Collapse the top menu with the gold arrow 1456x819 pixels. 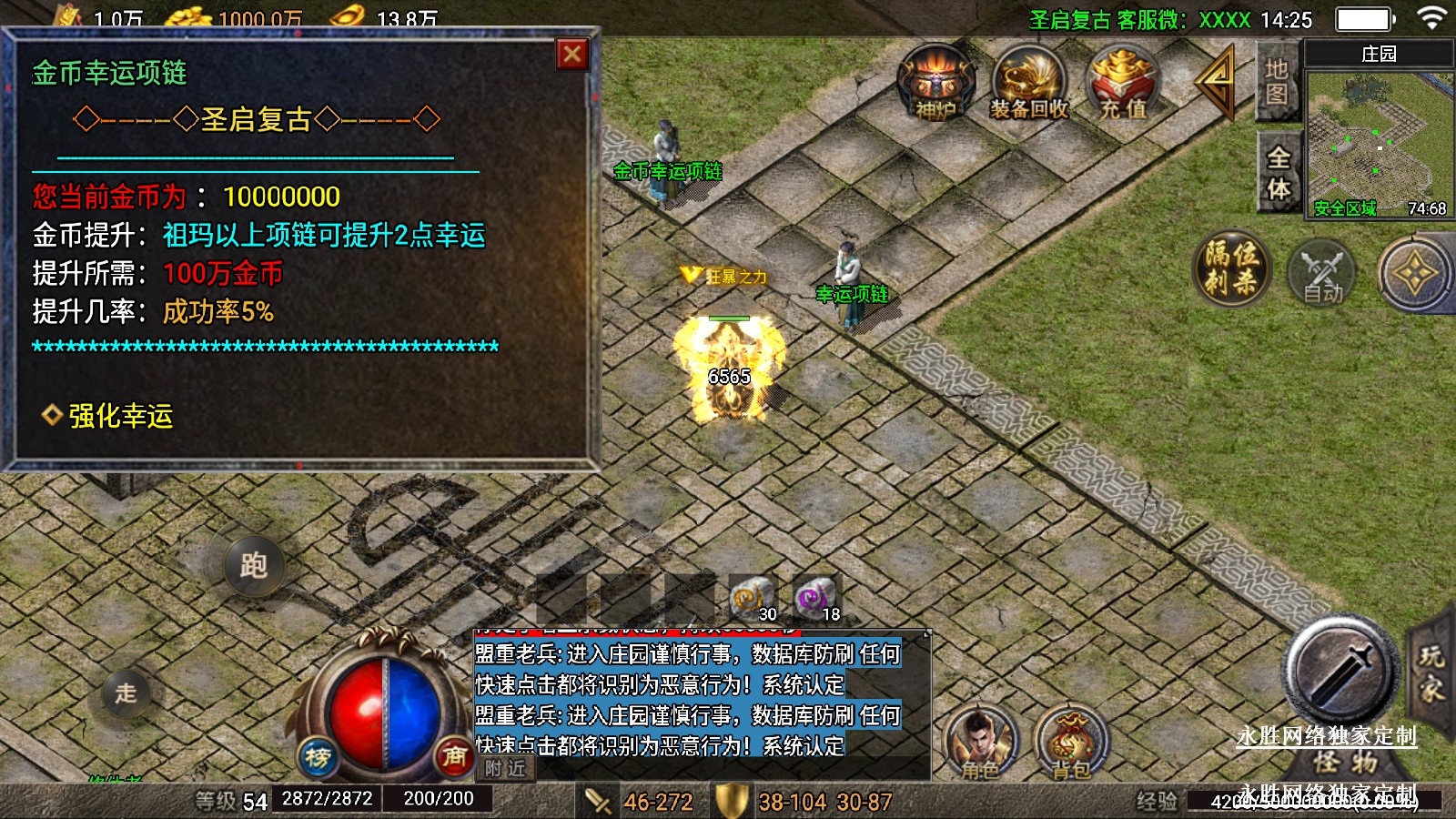(1217, 82)
